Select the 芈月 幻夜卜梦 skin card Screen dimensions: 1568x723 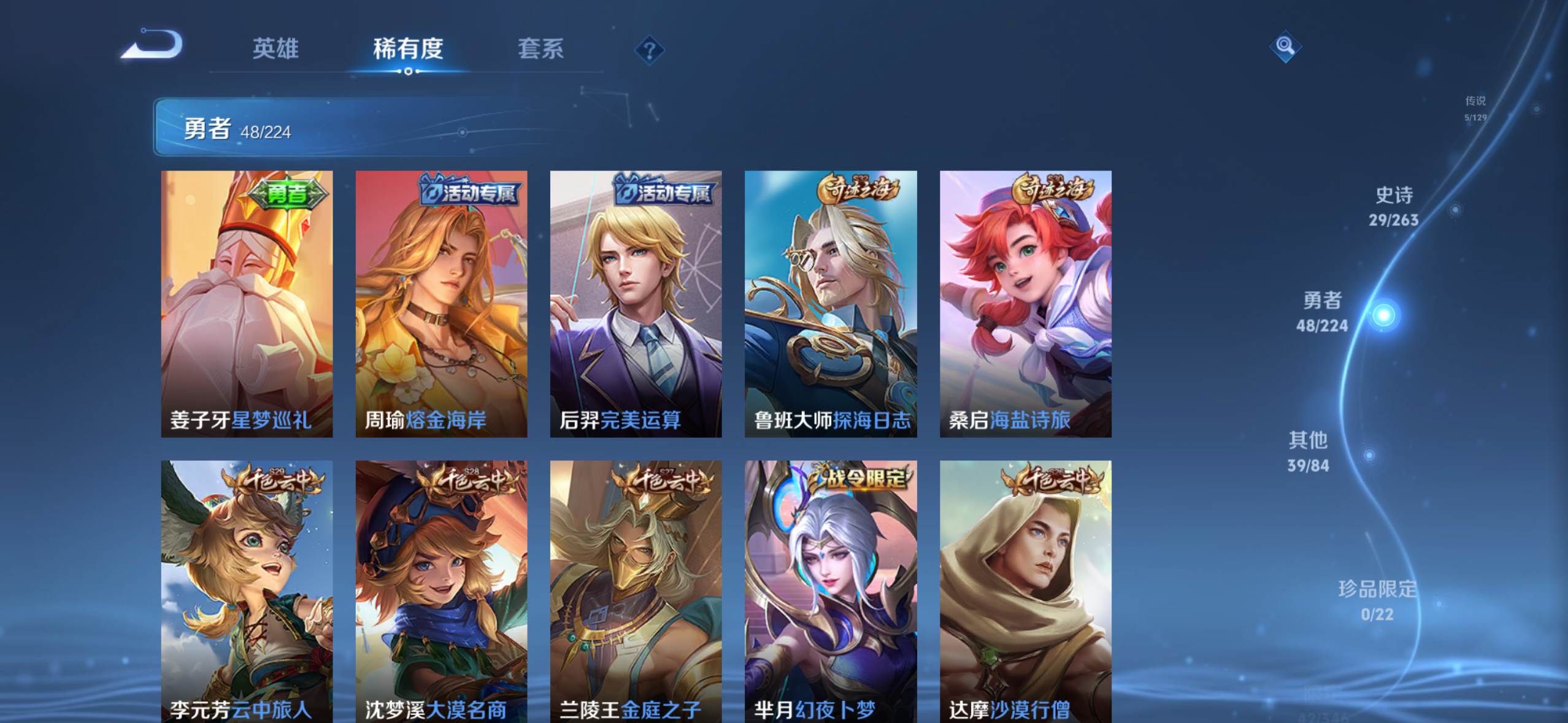(831, 591)
